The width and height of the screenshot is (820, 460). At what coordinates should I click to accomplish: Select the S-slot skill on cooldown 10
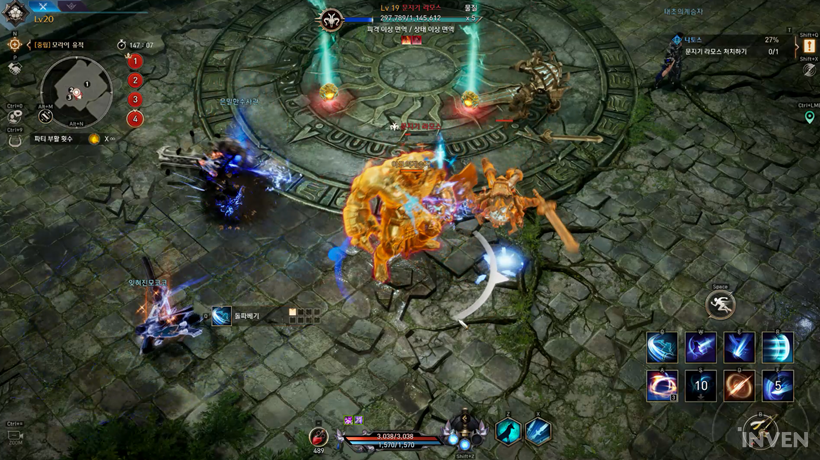pos(701,385)
